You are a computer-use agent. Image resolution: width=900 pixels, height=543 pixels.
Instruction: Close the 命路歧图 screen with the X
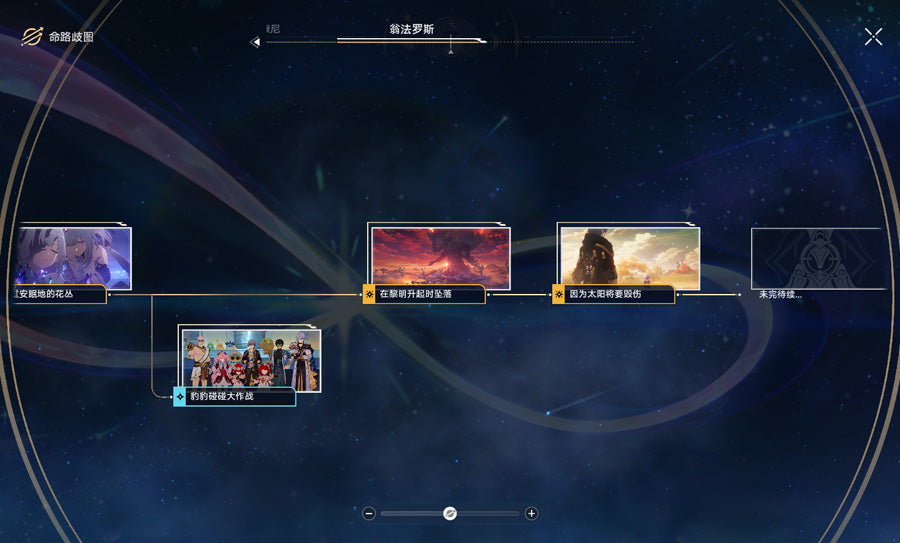coord(873,37)
